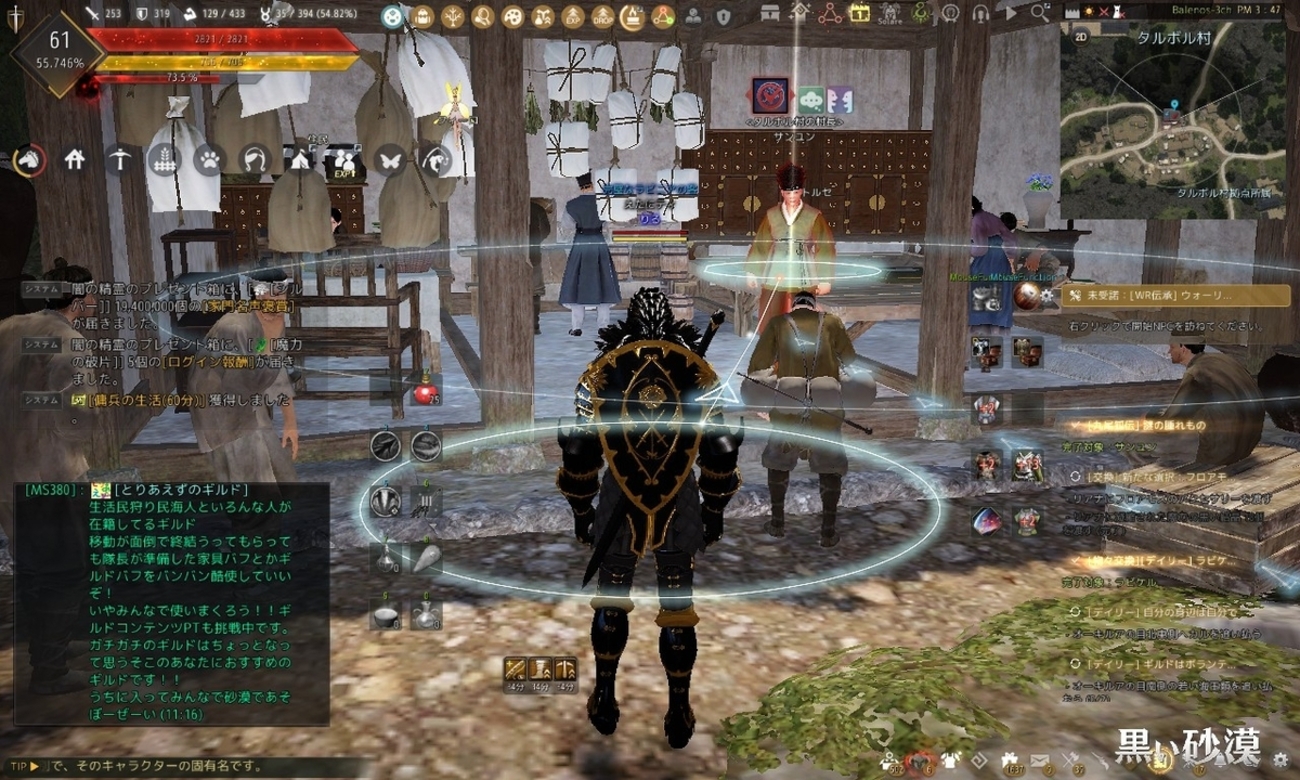
Task: Click the headphones icon in top bar
Action: (x=981, y=14)
